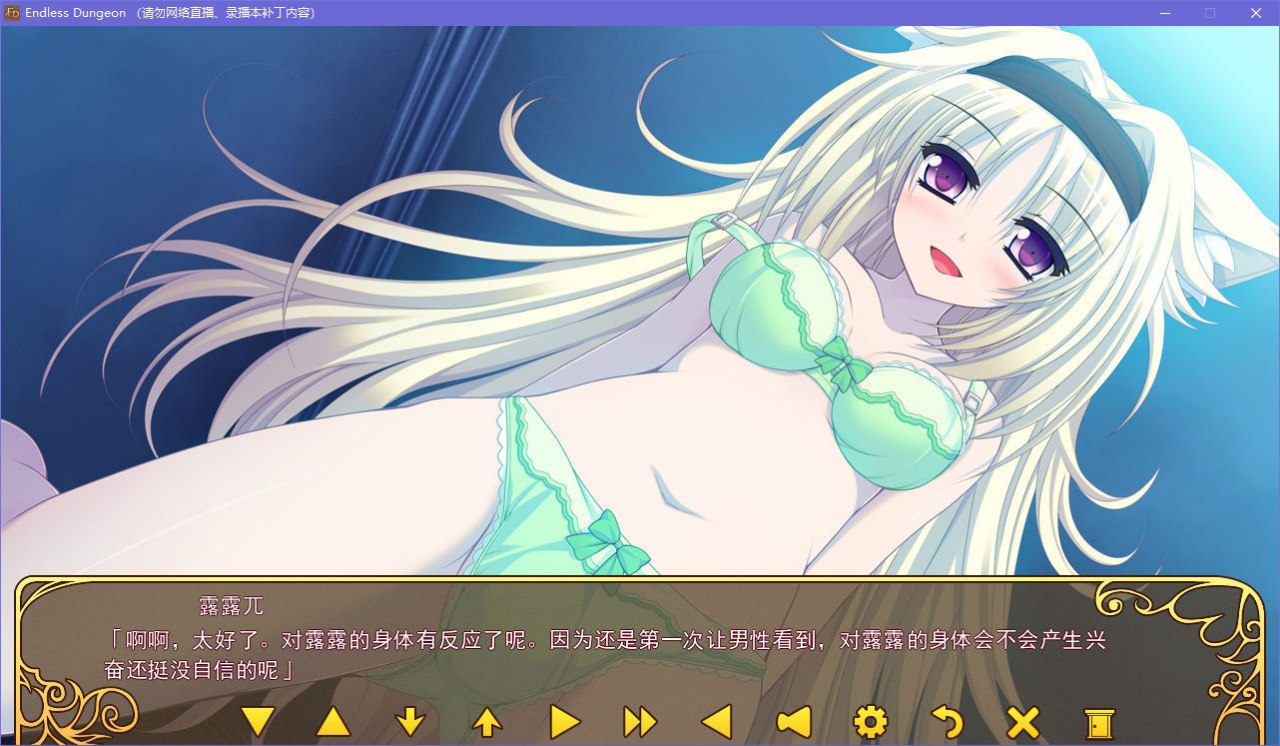
Task: Click the maximize window button
Action: coord(1210,13)
